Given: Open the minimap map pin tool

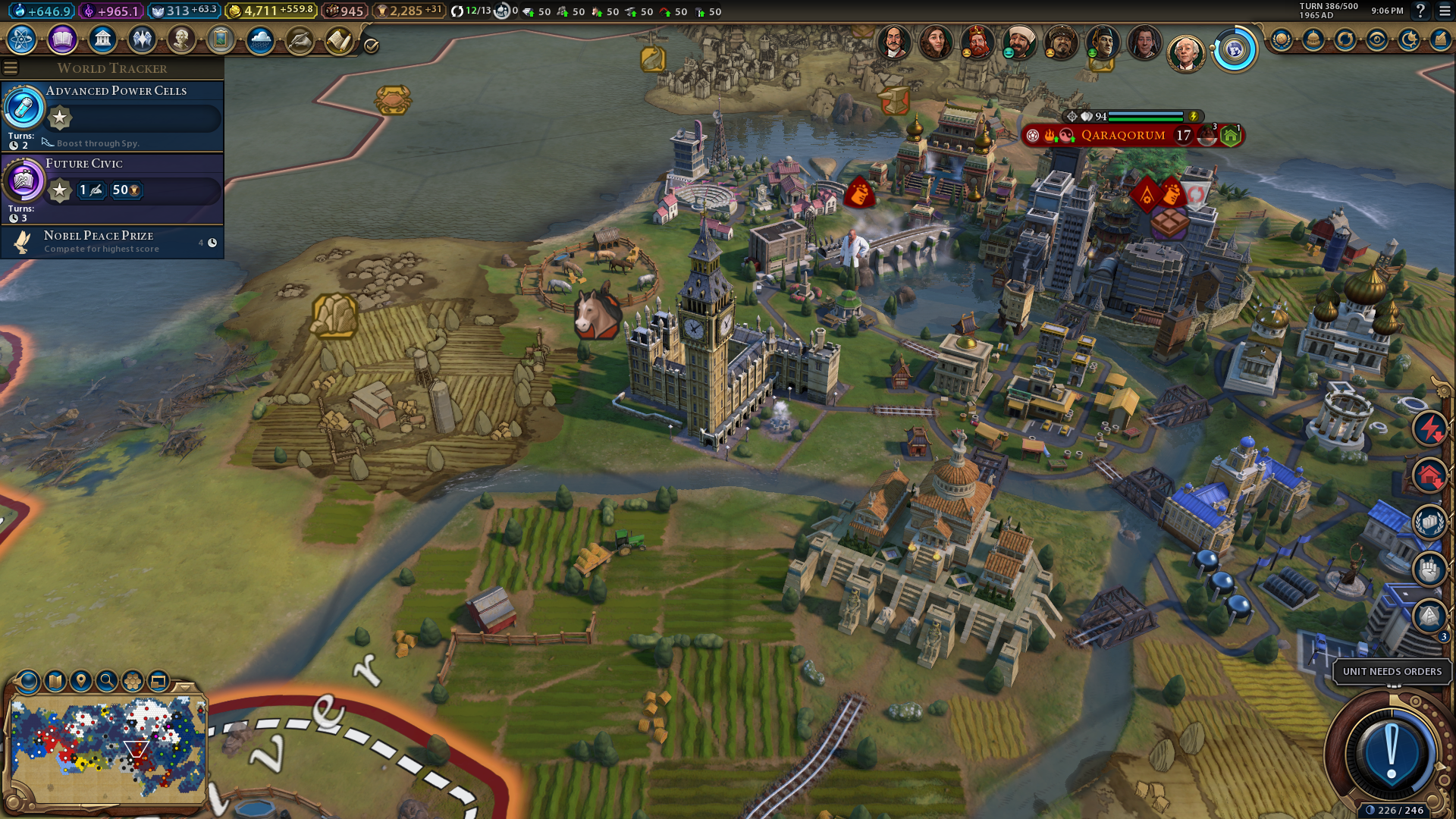Looking at the screenshot, I should point(81,681).
